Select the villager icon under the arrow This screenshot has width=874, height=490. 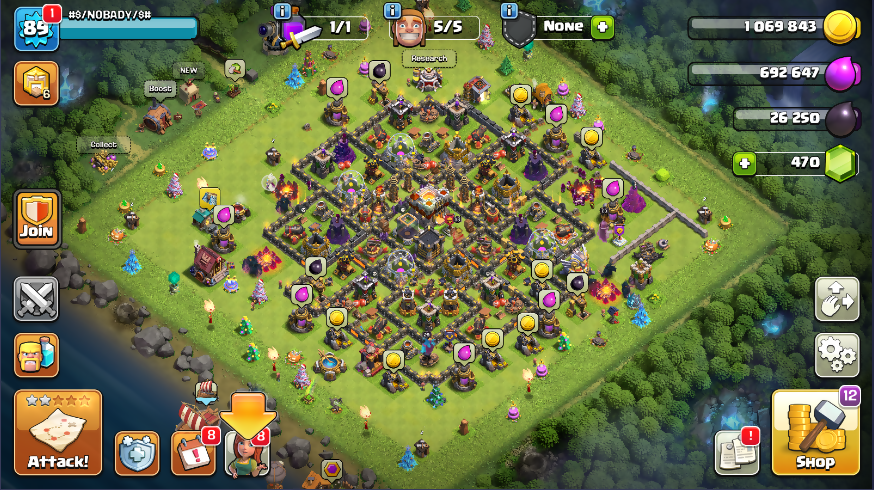247,454
